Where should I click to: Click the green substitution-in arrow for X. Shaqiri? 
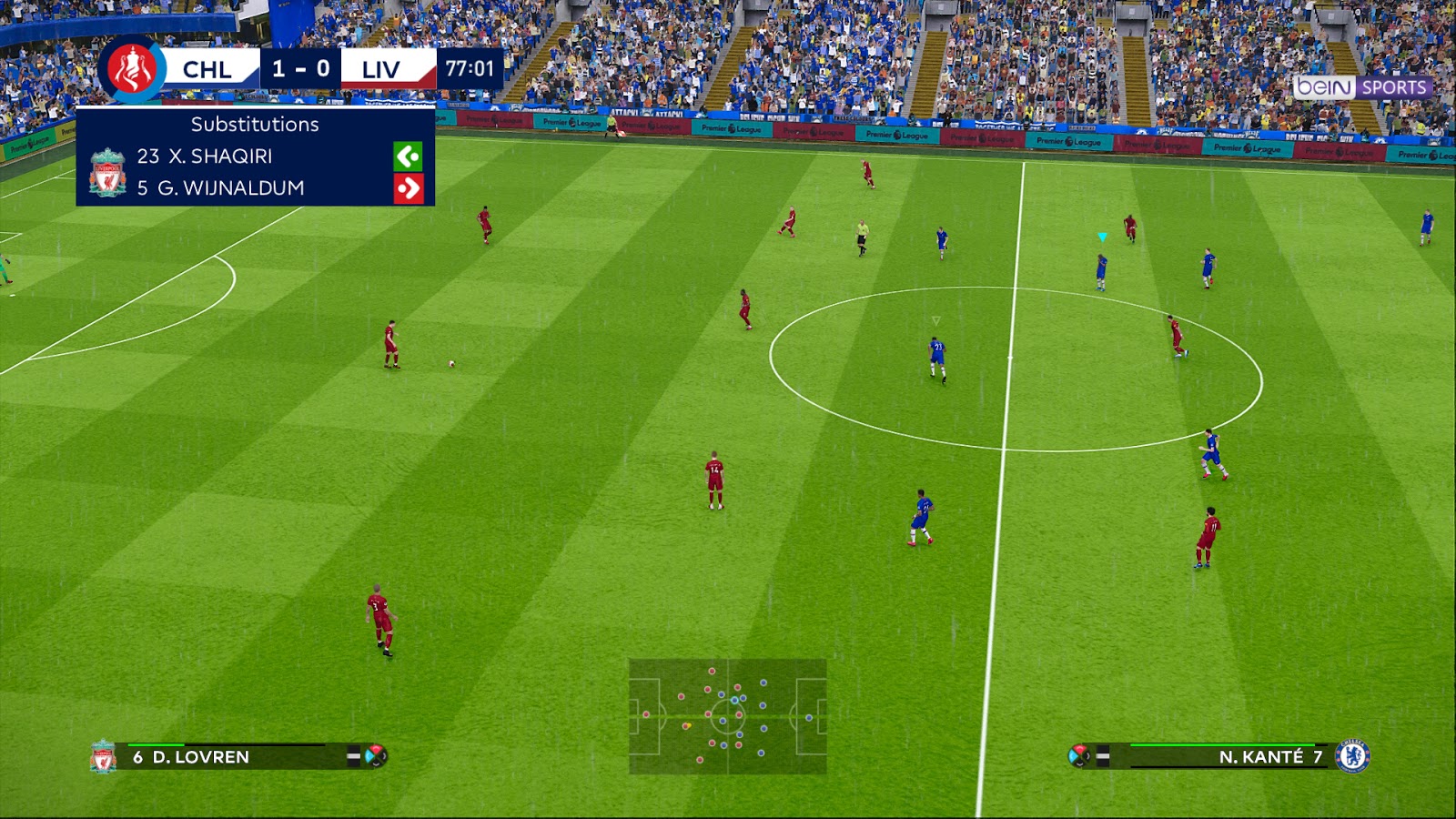(409, 156)
